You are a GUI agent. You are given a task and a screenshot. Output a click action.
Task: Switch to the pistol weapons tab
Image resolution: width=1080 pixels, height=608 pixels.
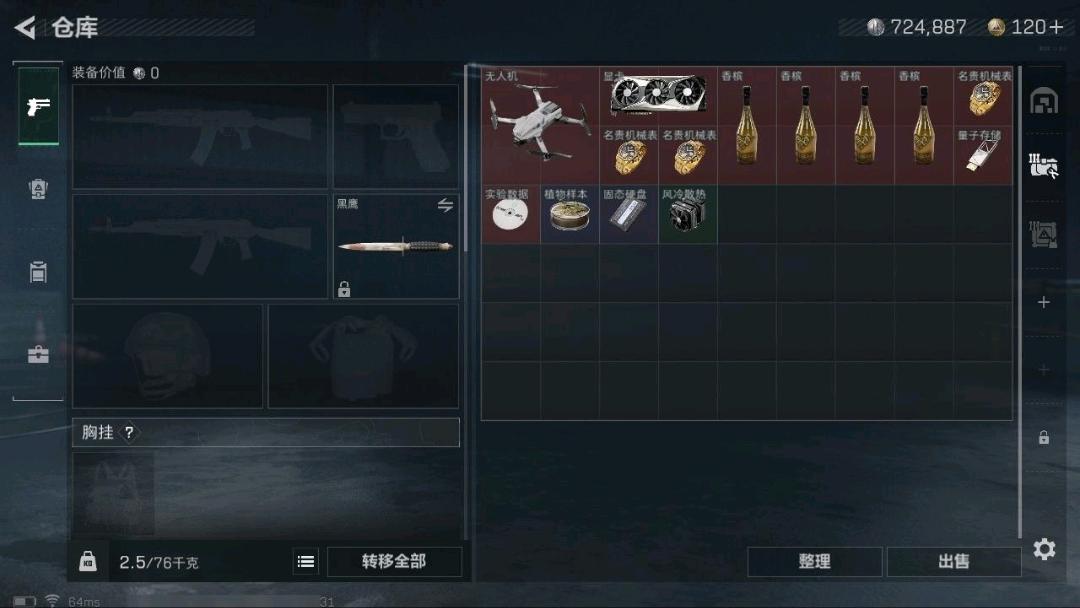[38, 107]
